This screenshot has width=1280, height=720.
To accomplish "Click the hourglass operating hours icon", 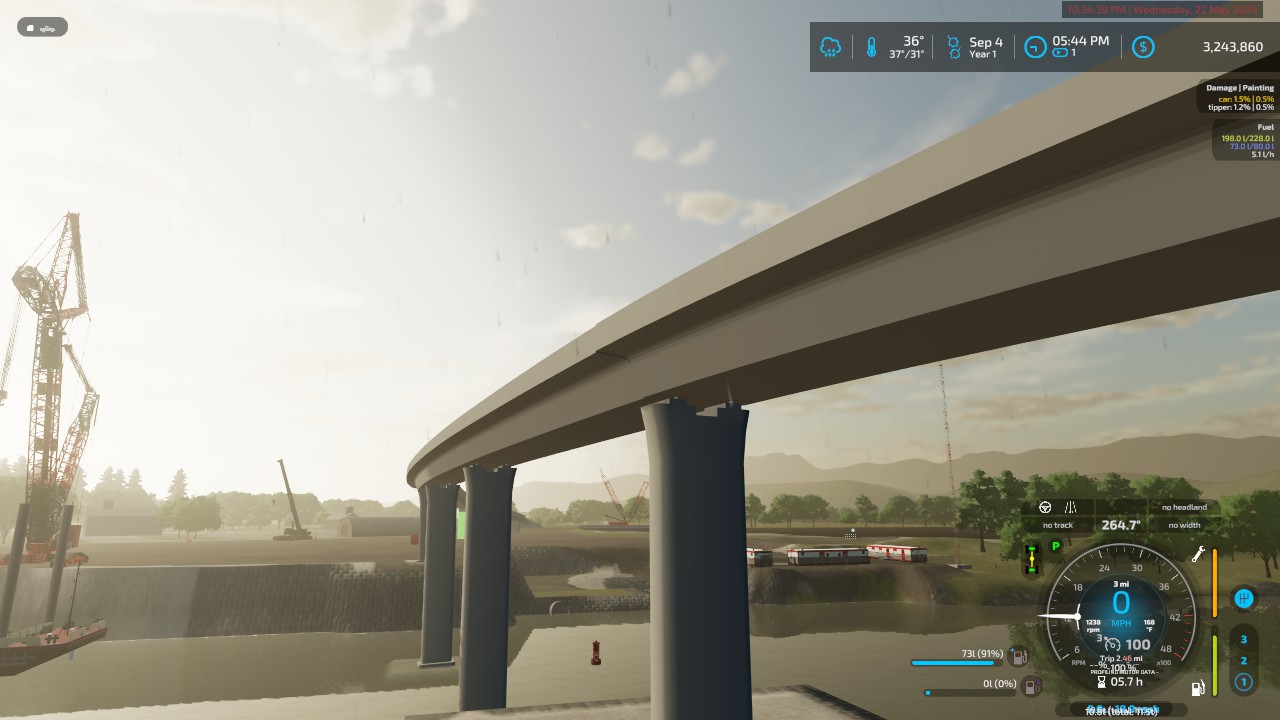I will (1101, 682).
